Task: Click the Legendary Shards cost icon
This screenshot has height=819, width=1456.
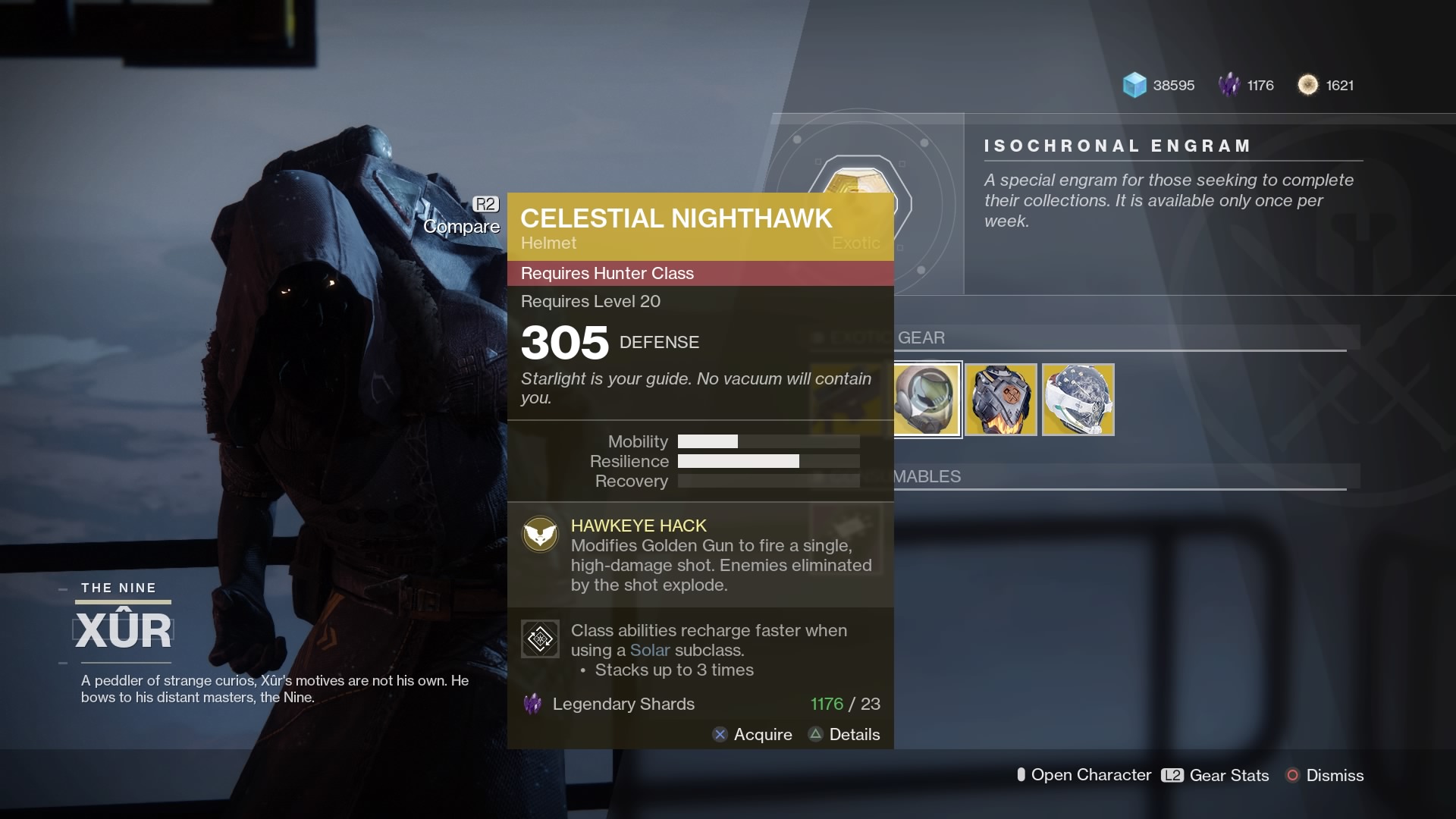Action: point(533,704)
